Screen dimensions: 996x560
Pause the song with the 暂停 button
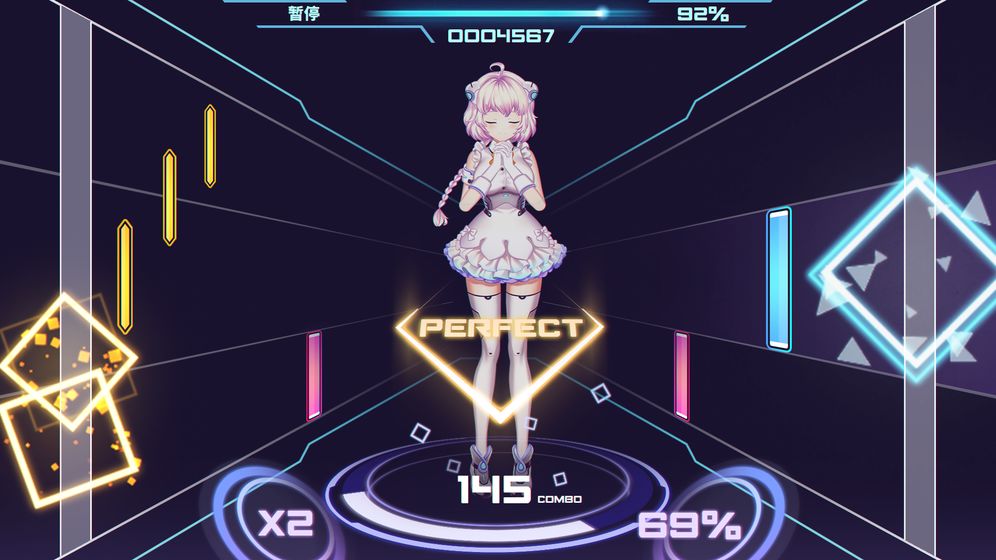(x=303, y=14)
